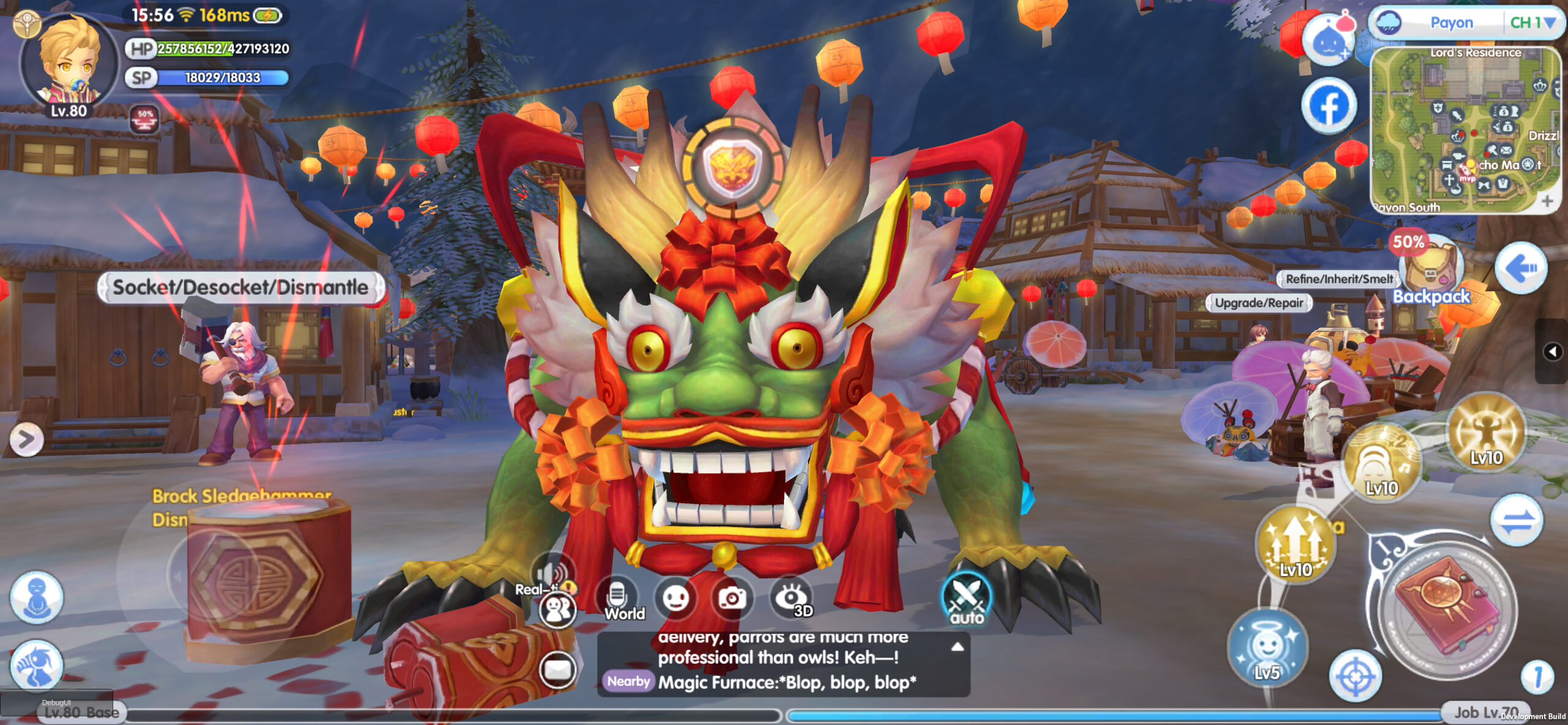1568x725 pixels.
Task: Select Socket/Desocket/Dismantle NPC label
Action: pyautogui.click(x=241, y=287)
